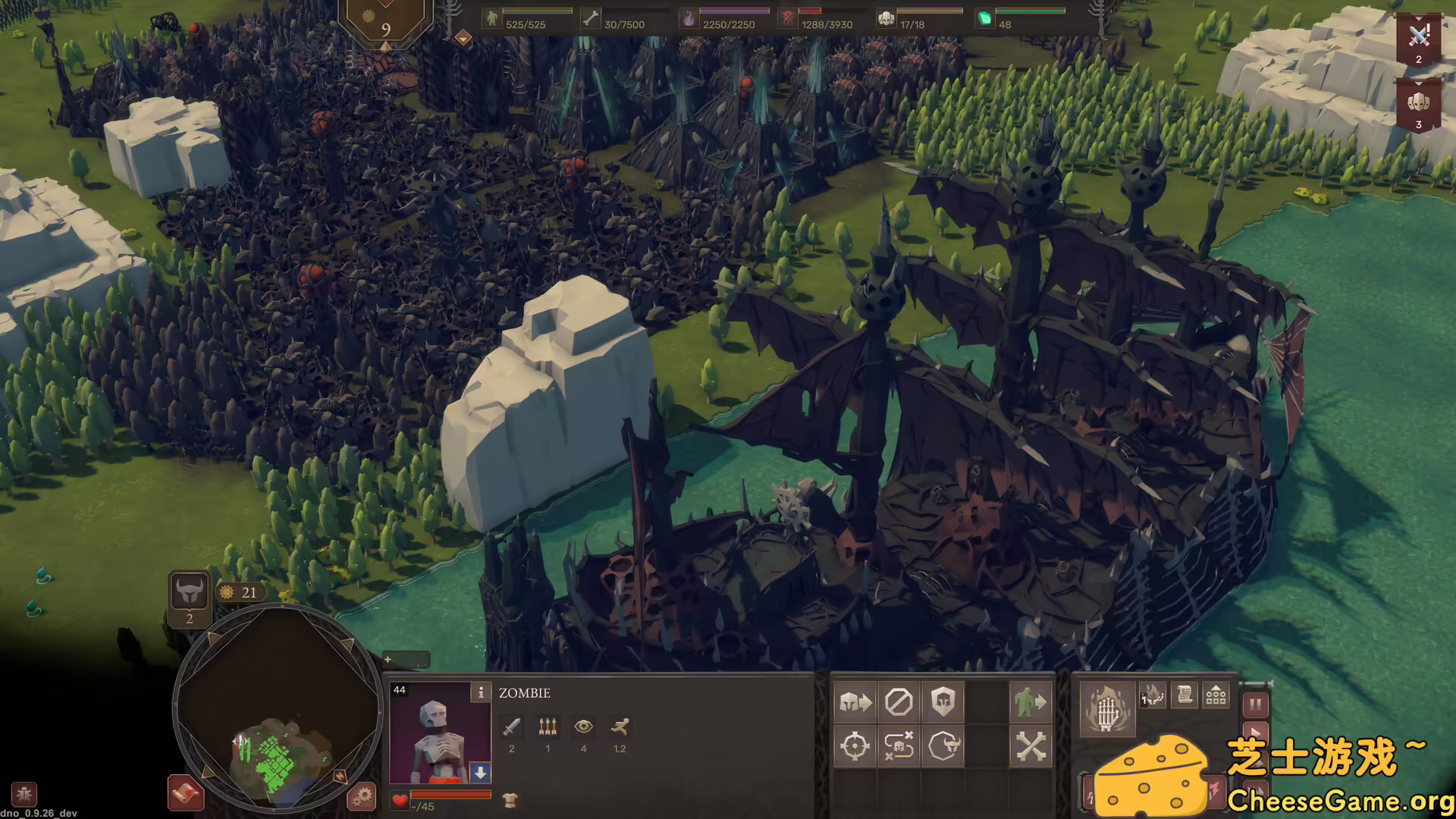Click the crossed bones dismiss button
The height and width of the screenshot is (819, 1456).
[x=1031, y=746]
